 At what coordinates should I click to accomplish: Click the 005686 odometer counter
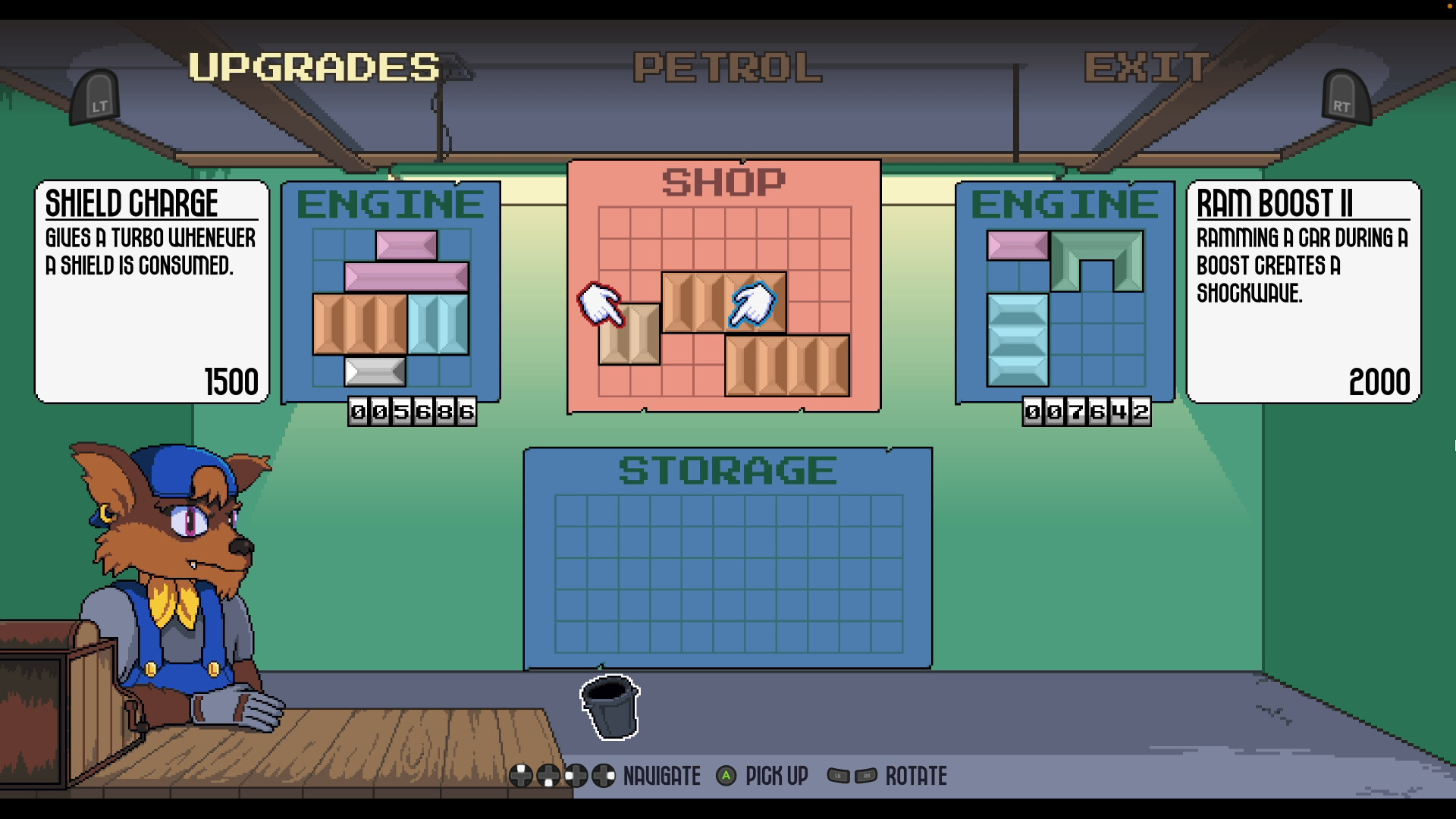tap(414, 412)
